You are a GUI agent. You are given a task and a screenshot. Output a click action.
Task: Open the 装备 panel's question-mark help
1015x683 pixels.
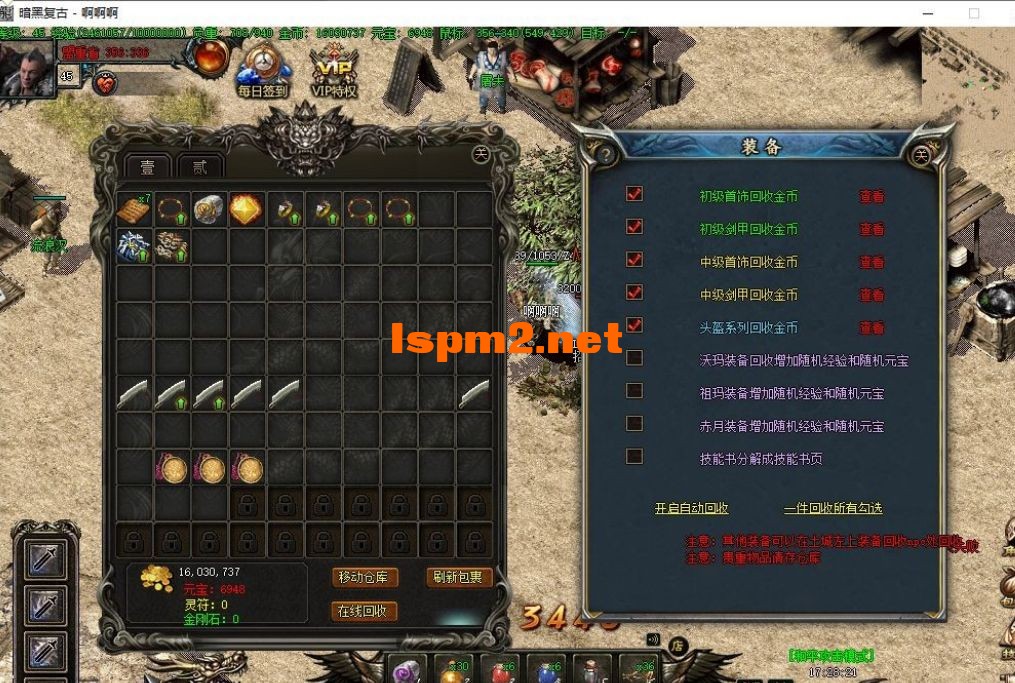pos(603,154)
